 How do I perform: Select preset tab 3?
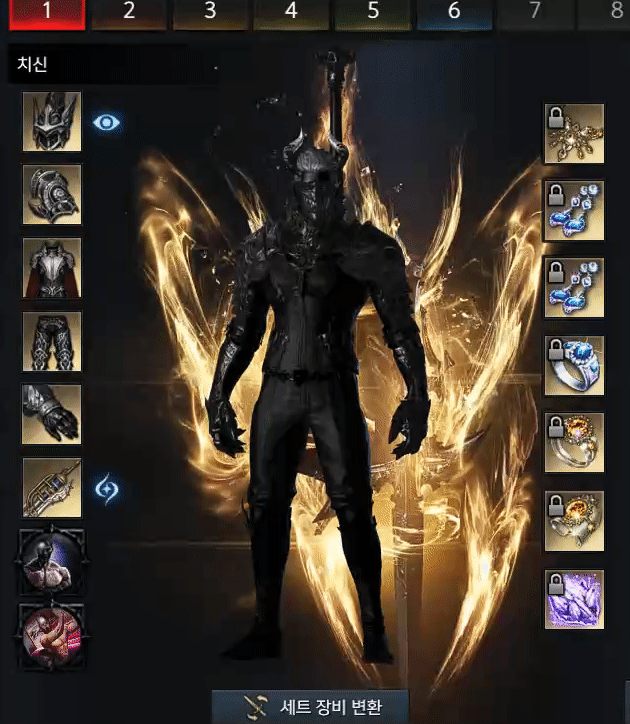tap(210, 13)
